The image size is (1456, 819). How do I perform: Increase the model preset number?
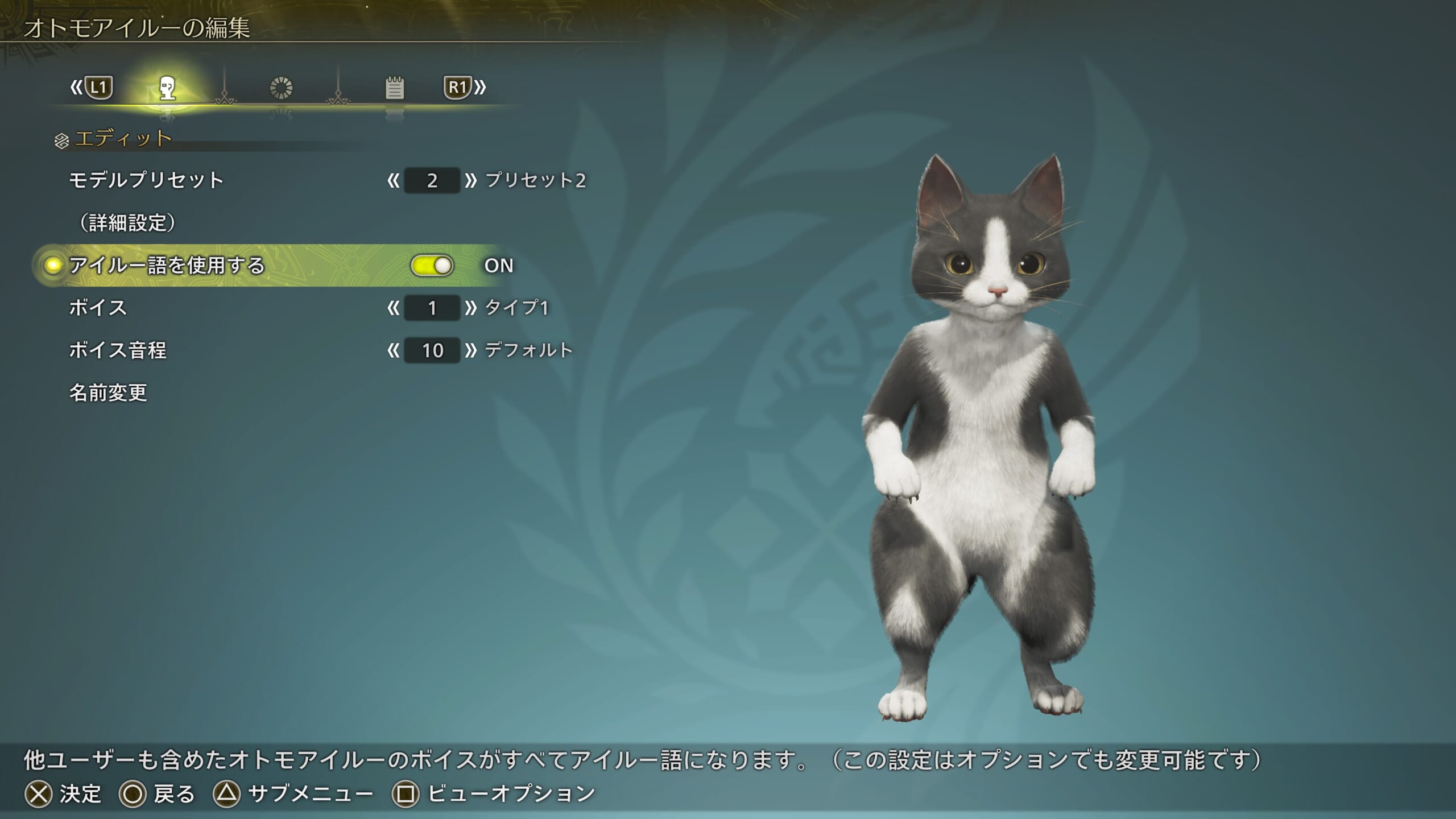pos(470,181)
